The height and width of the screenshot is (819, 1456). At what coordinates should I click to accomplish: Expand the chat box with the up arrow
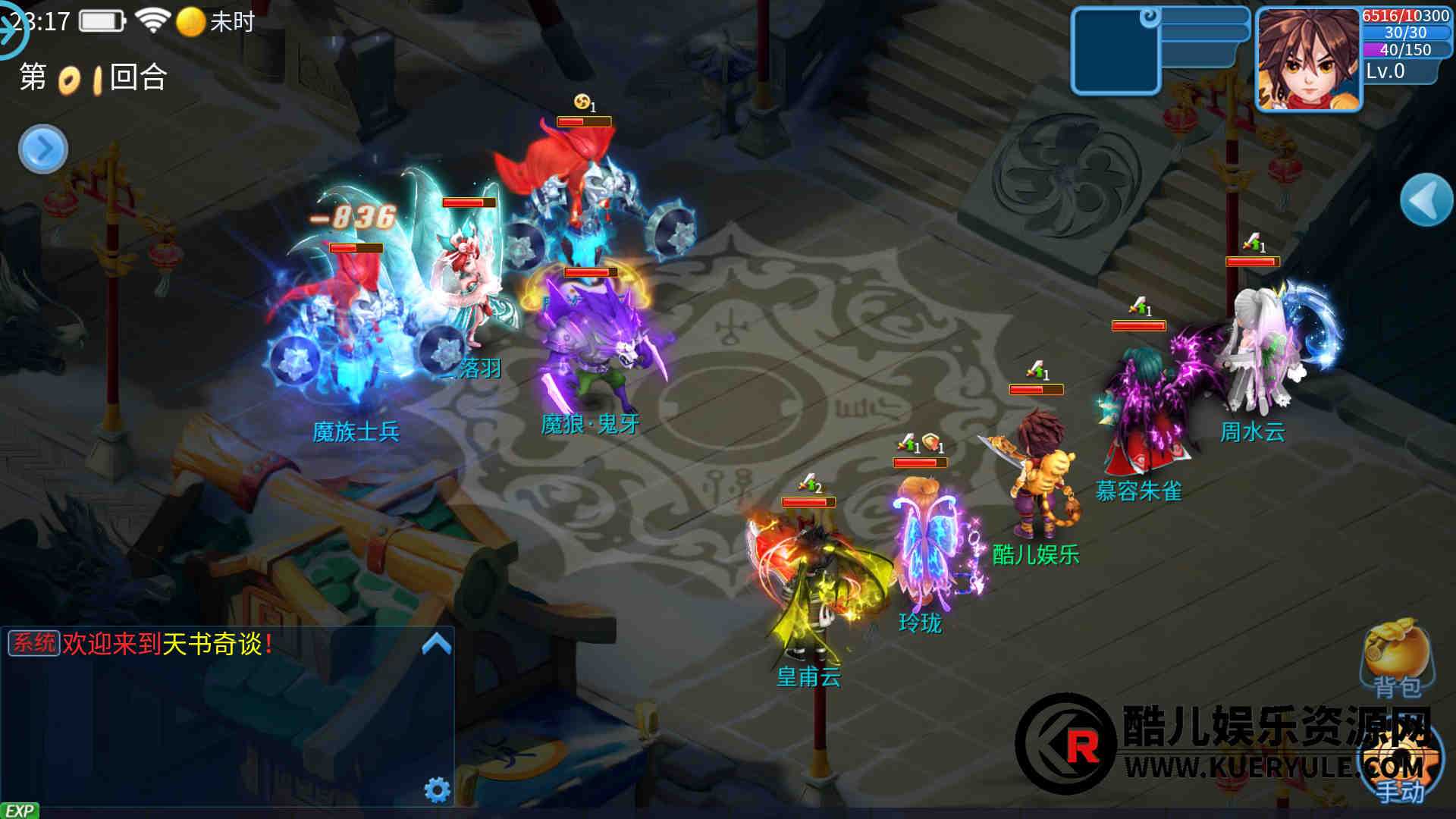tap(436, 645)
